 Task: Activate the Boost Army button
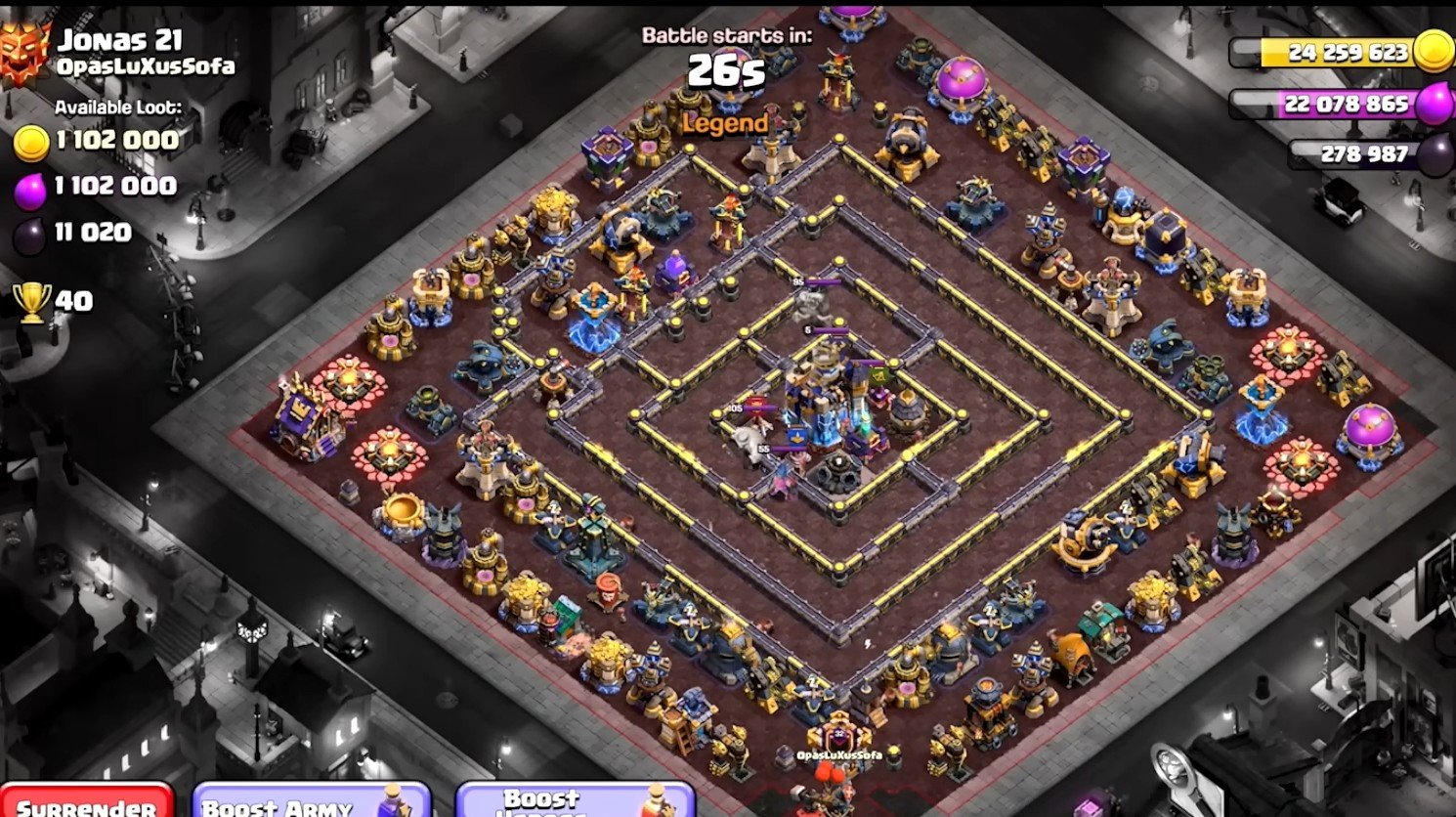[311, 802]
